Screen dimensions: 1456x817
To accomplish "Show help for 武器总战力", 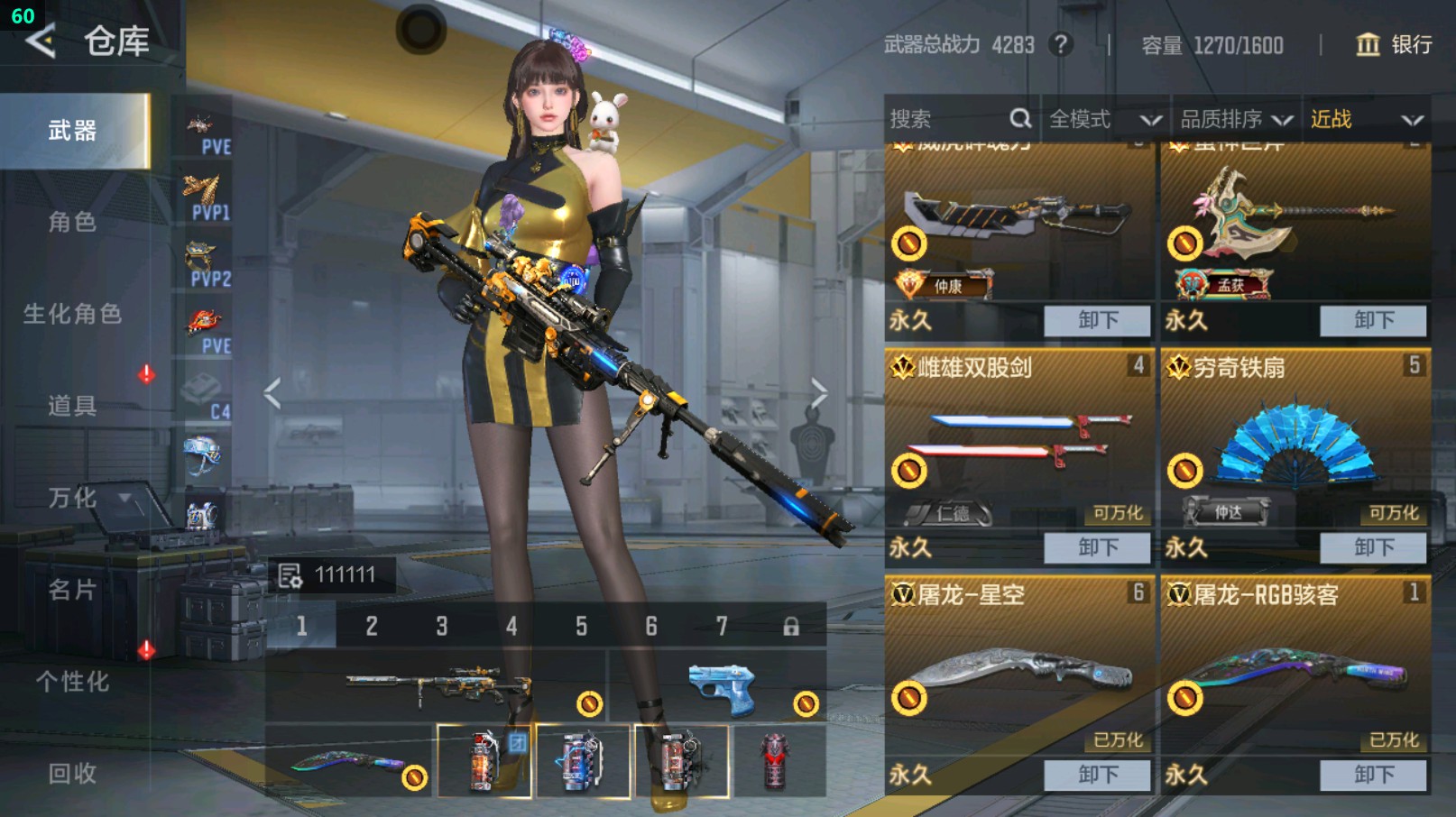I will pos(1061,44).
